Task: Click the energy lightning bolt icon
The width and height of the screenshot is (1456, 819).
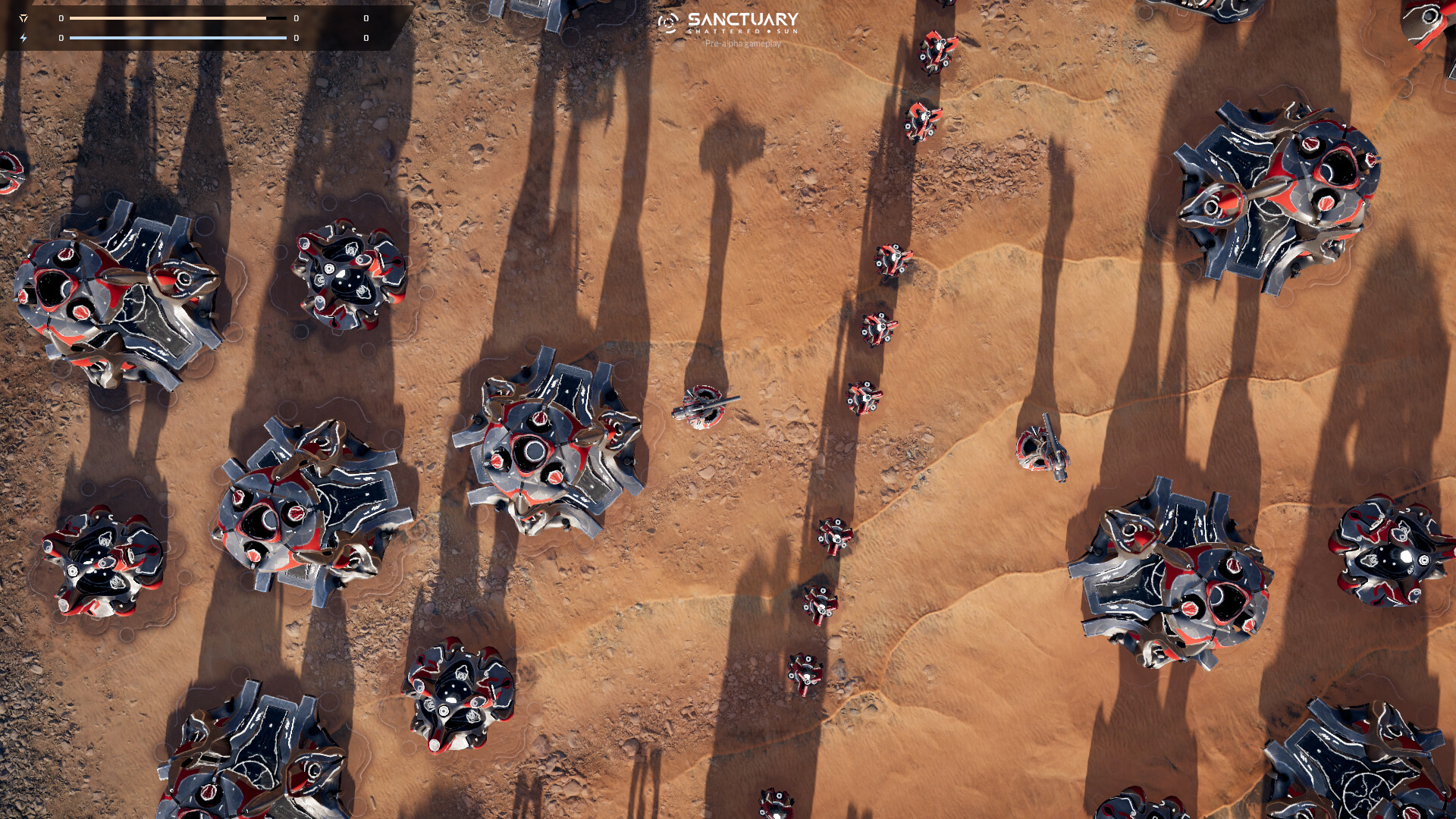Action: [x=24, y=37]
